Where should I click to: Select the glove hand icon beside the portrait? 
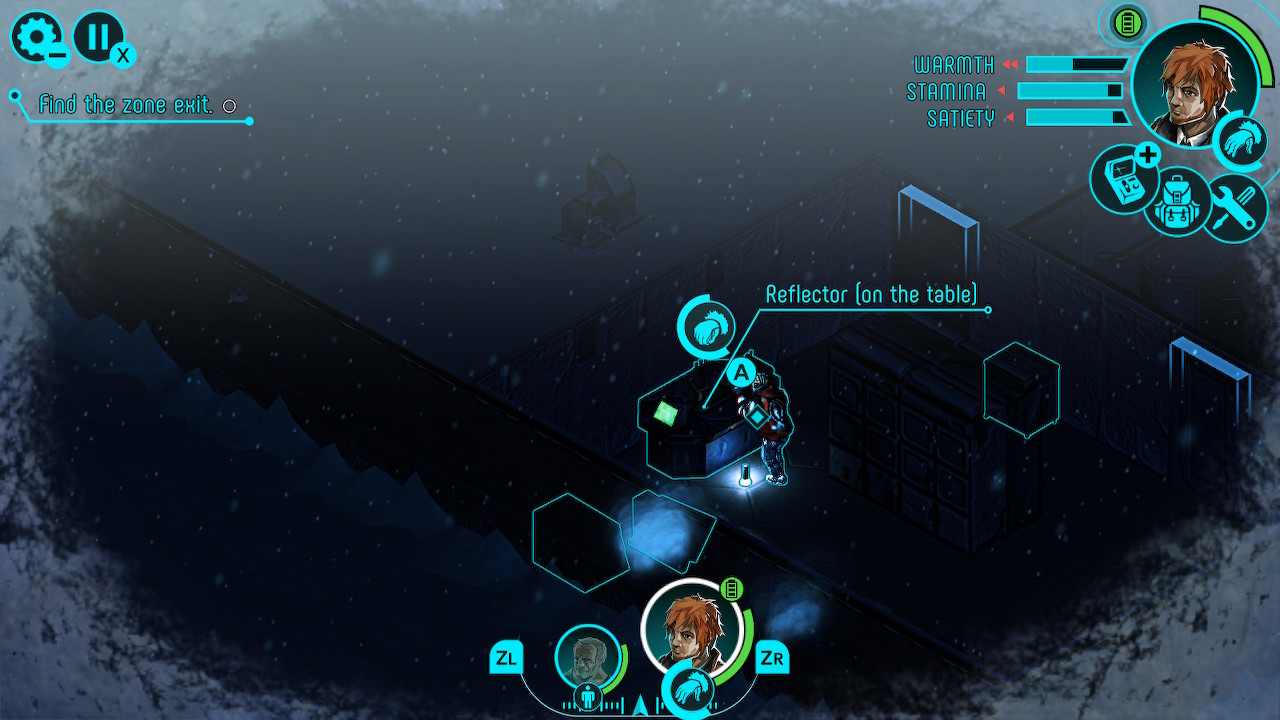[1240, 141]
